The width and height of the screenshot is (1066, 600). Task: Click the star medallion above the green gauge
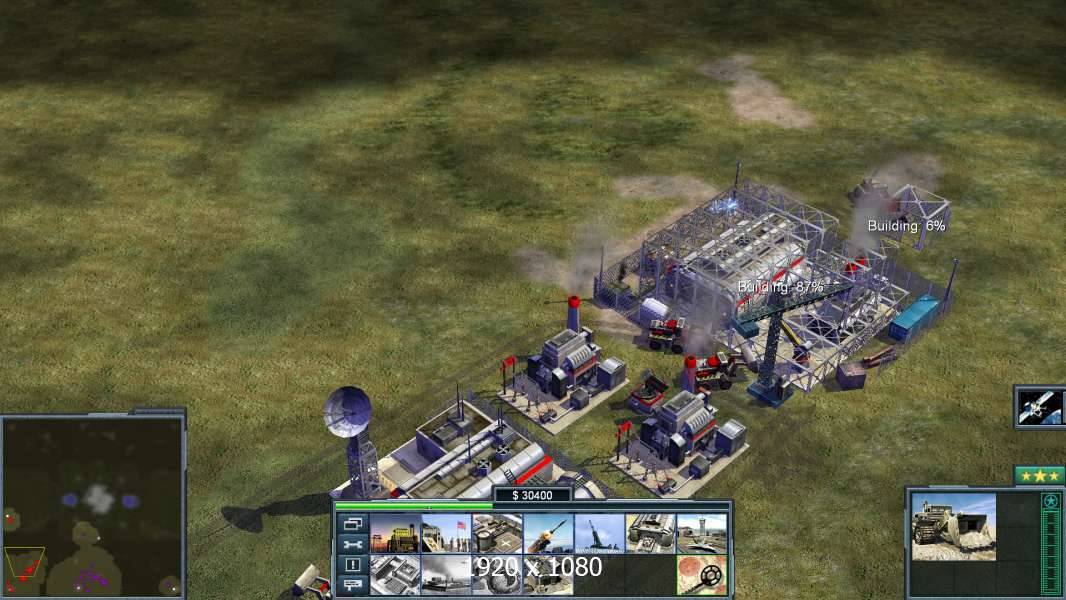point(1050,501)
